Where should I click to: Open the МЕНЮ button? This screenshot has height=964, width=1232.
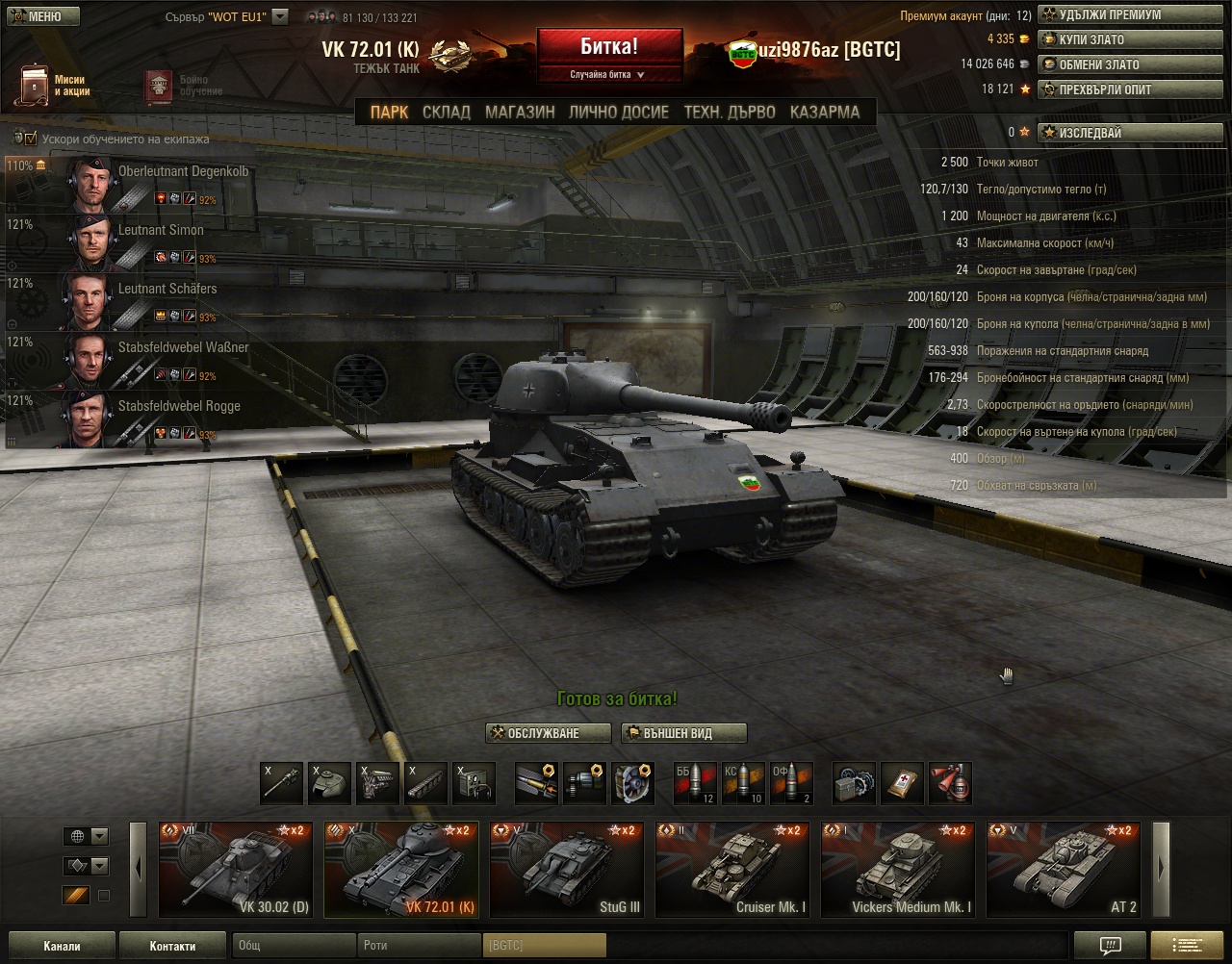tap(40, 16)
